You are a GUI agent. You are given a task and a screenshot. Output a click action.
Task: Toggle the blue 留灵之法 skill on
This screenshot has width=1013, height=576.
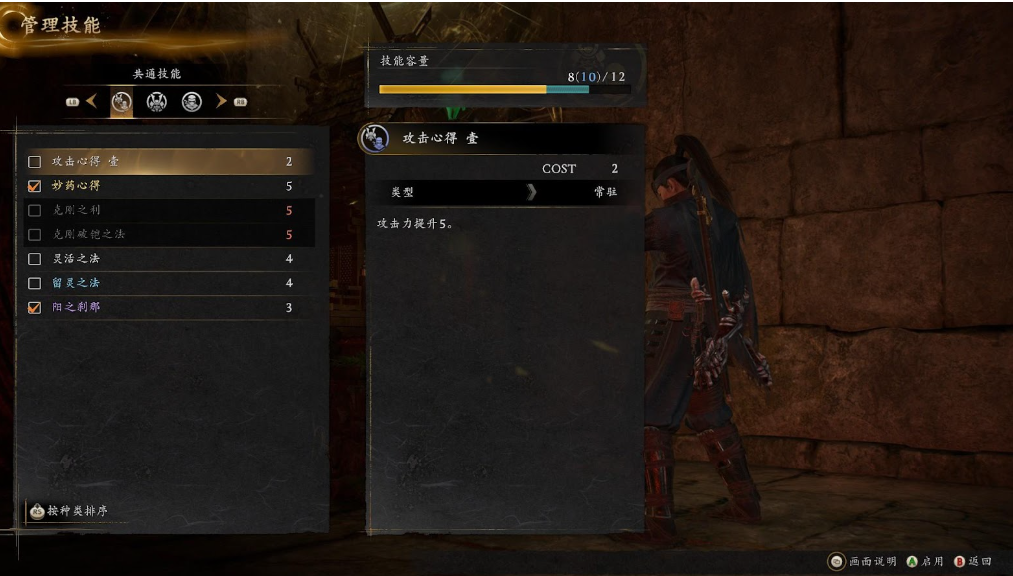coord(35,283)
